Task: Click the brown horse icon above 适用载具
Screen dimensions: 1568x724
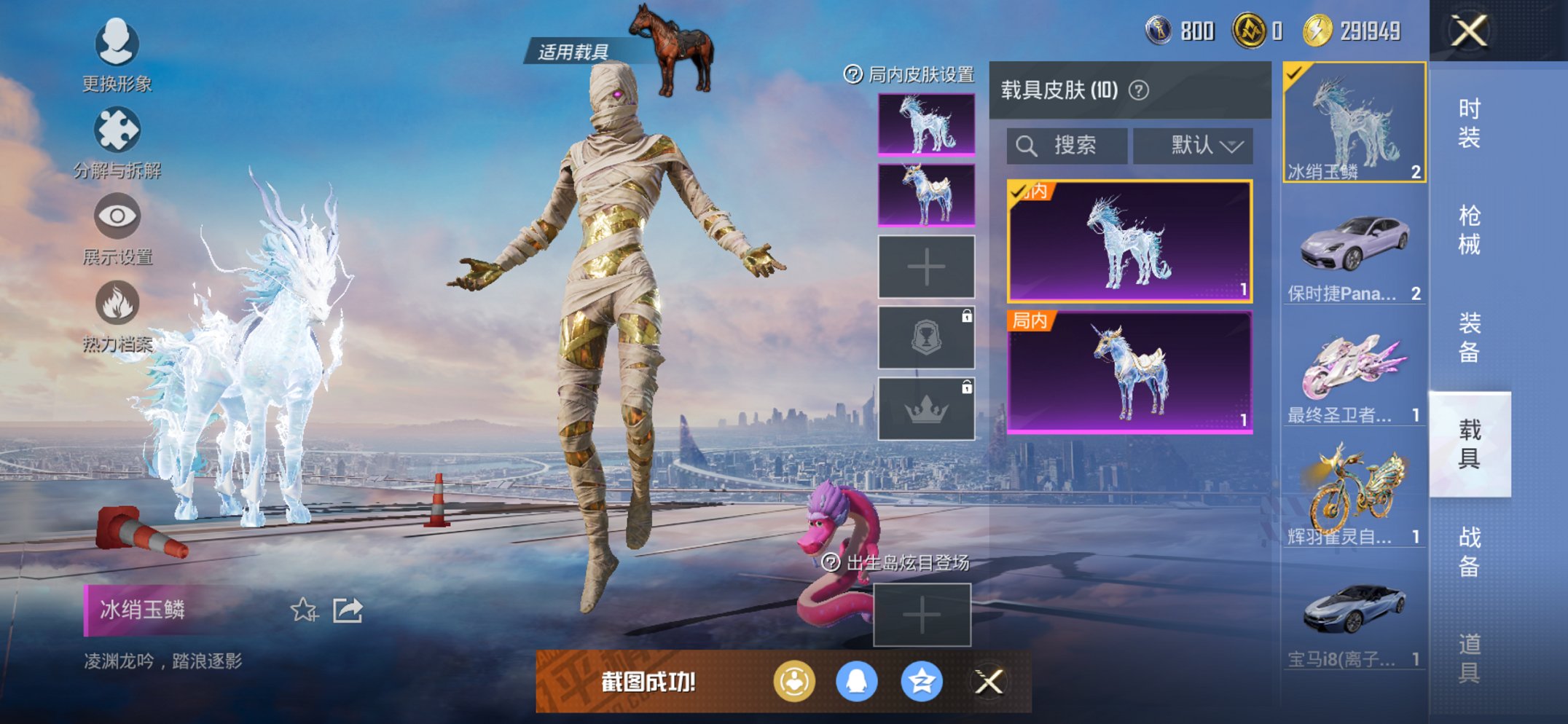Action: coord(673,45)
